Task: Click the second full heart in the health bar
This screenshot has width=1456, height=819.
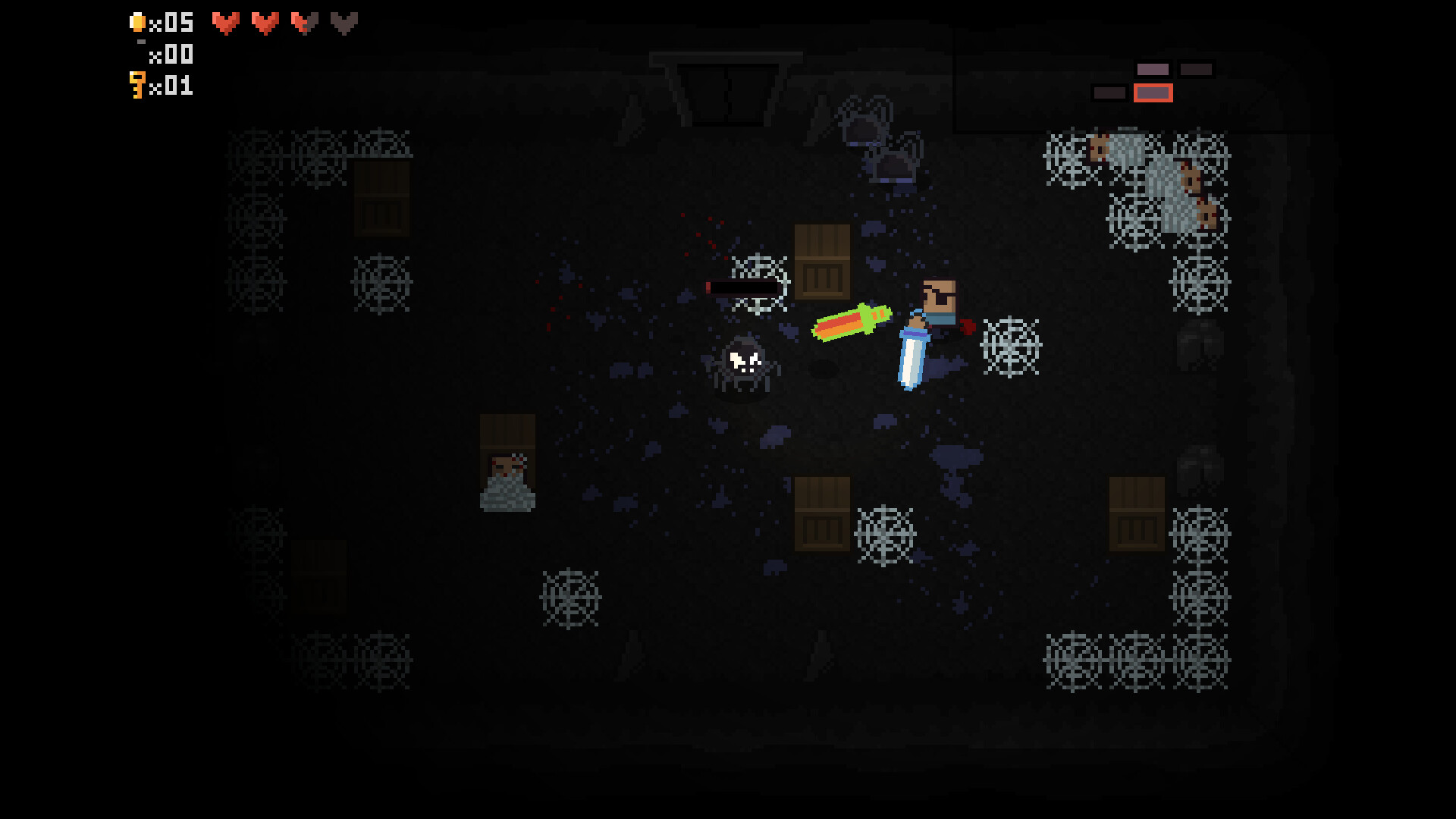Action: coord(265,23)
